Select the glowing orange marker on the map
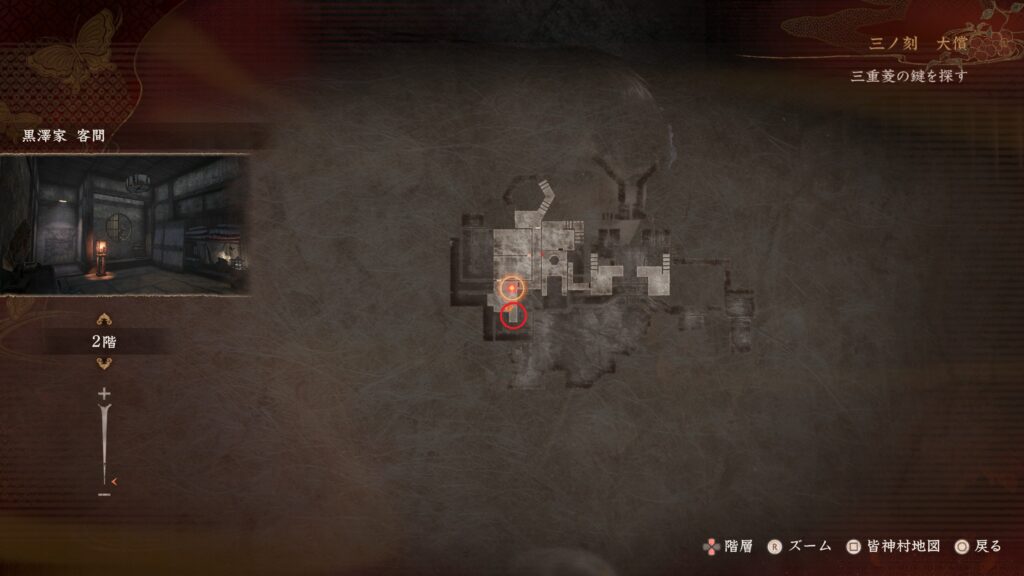The height and width of the screenshot is (576, 1024). click(x=512, y=289)
